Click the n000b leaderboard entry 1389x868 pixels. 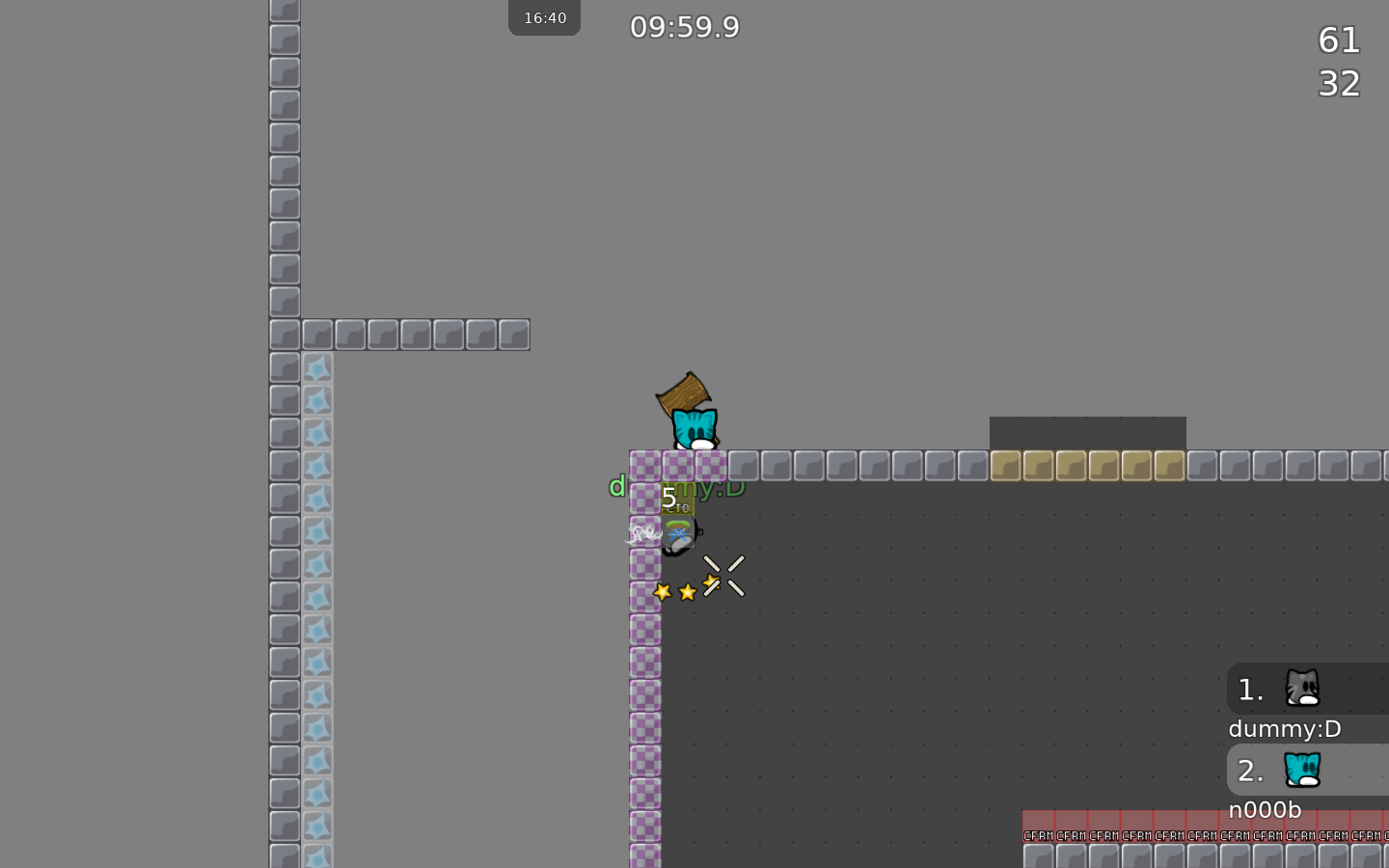1264,810
